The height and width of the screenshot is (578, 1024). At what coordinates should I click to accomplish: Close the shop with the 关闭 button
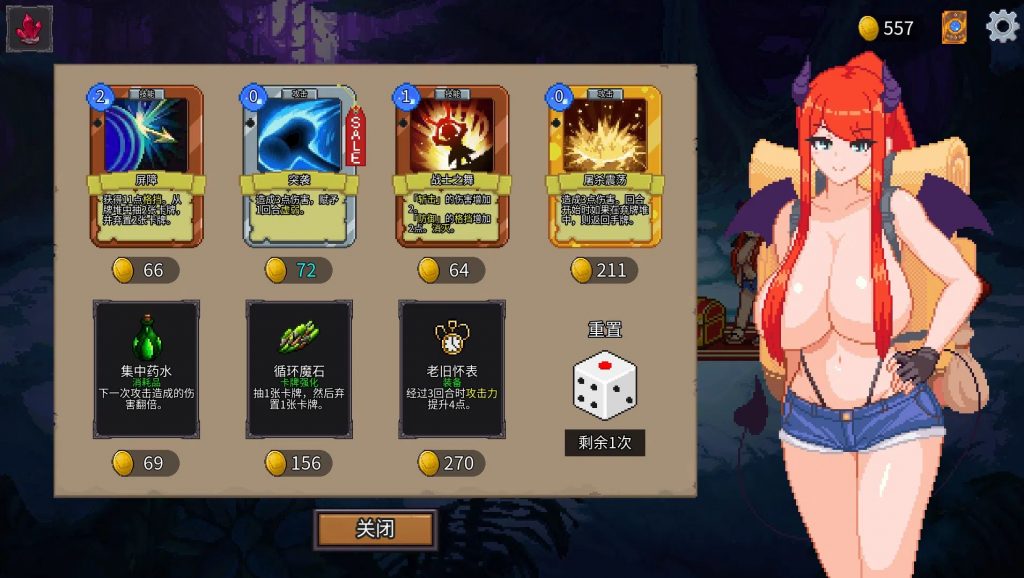point(375,529)
